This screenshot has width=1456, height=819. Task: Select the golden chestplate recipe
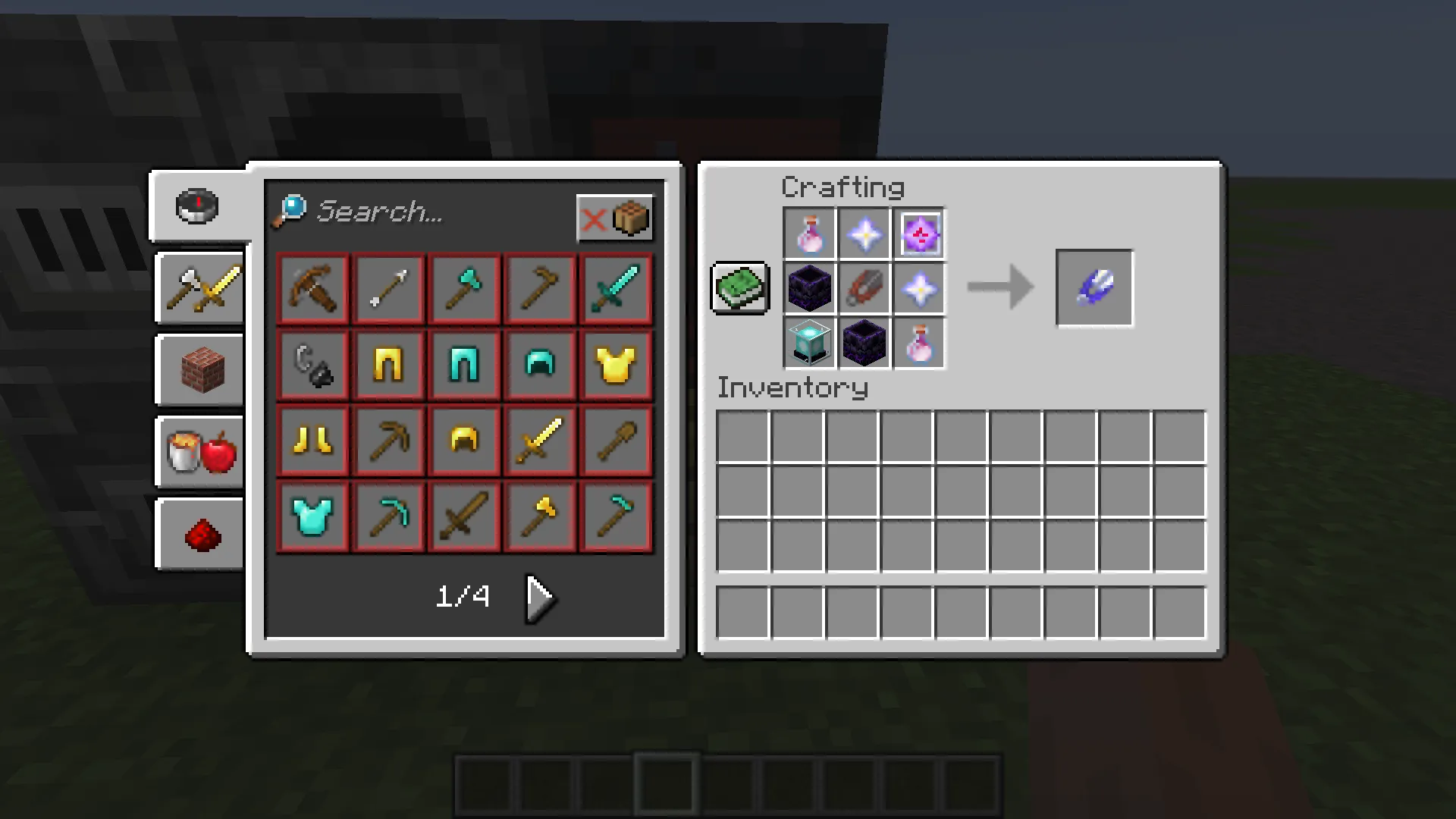615,365
